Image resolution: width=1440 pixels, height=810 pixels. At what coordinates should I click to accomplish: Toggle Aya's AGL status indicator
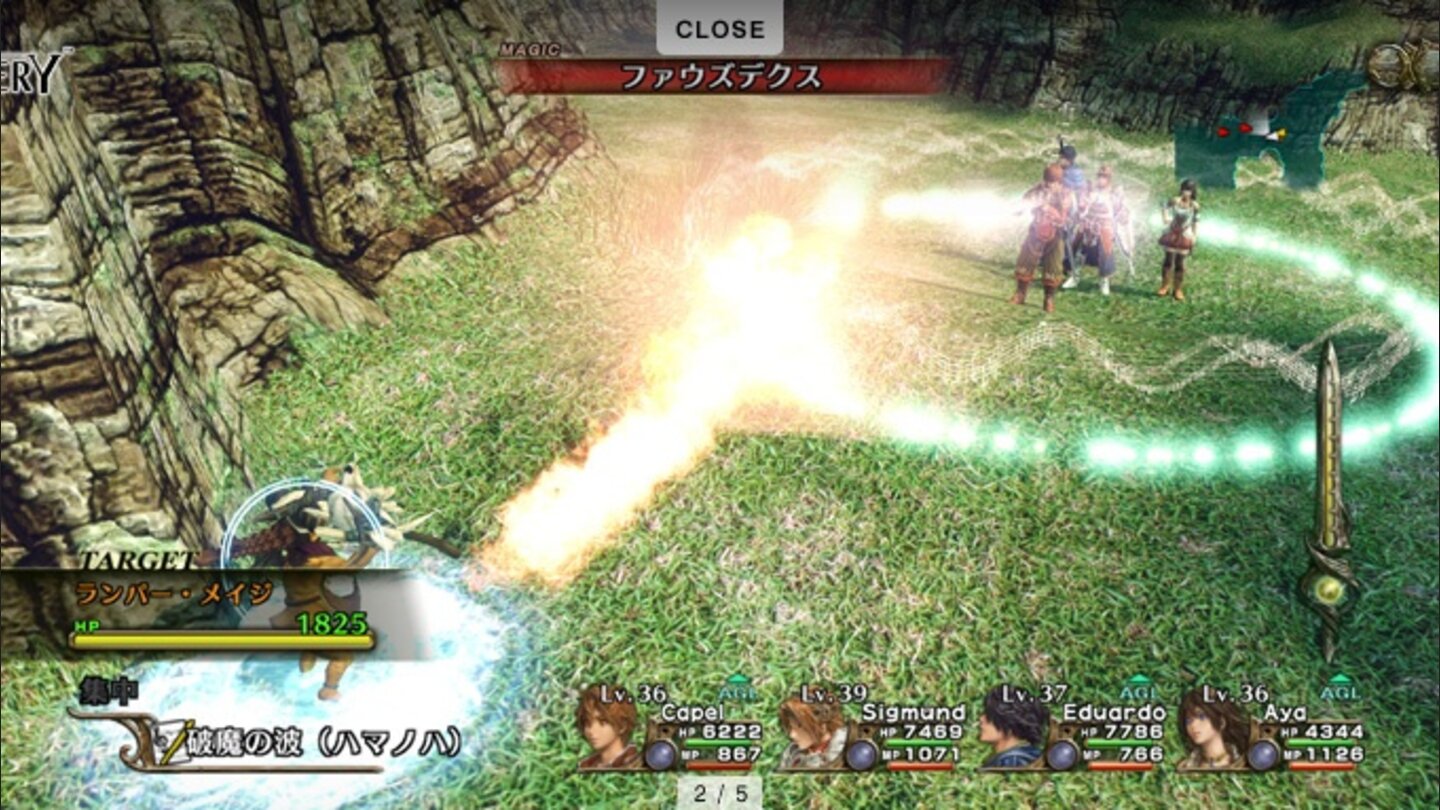1339,693
